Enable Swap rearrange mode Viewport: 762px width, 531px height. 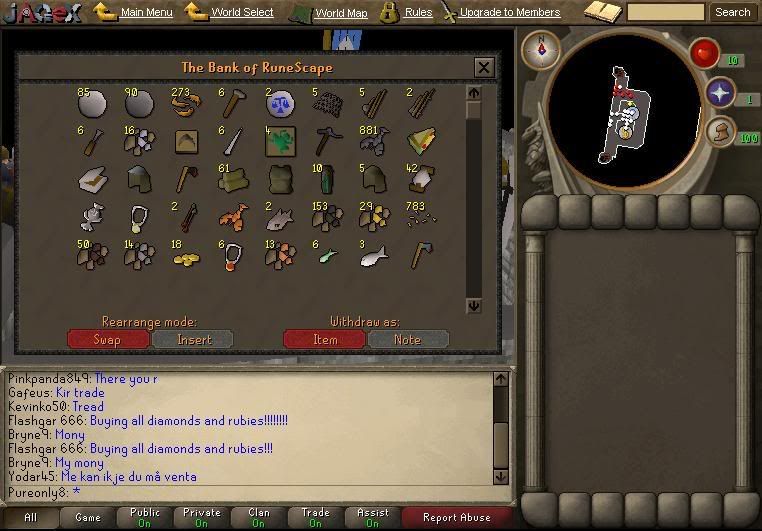tap(107, 339)
